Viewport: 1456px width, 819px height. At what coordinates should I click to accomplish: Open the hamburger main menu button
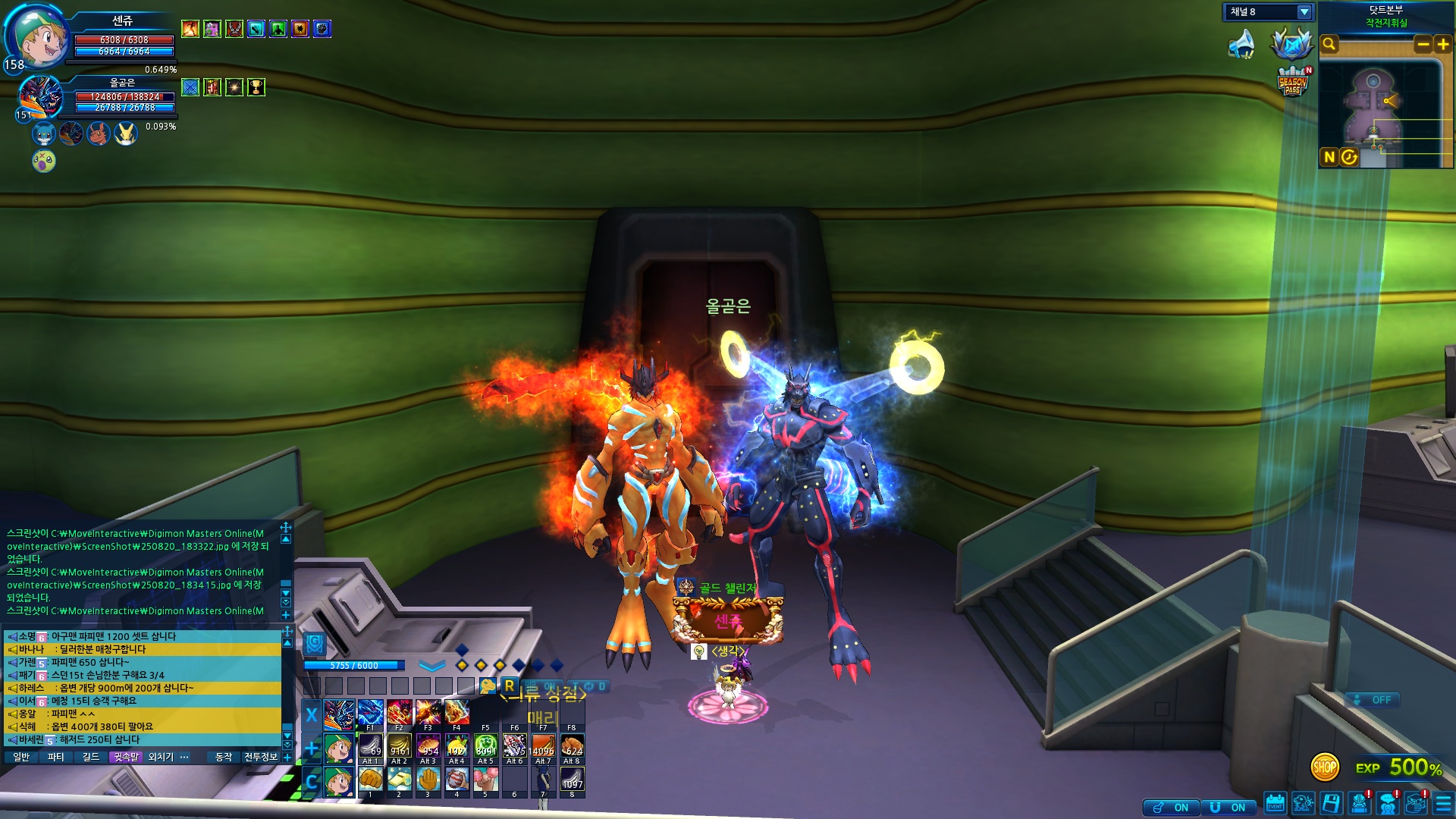(1443, 804)
